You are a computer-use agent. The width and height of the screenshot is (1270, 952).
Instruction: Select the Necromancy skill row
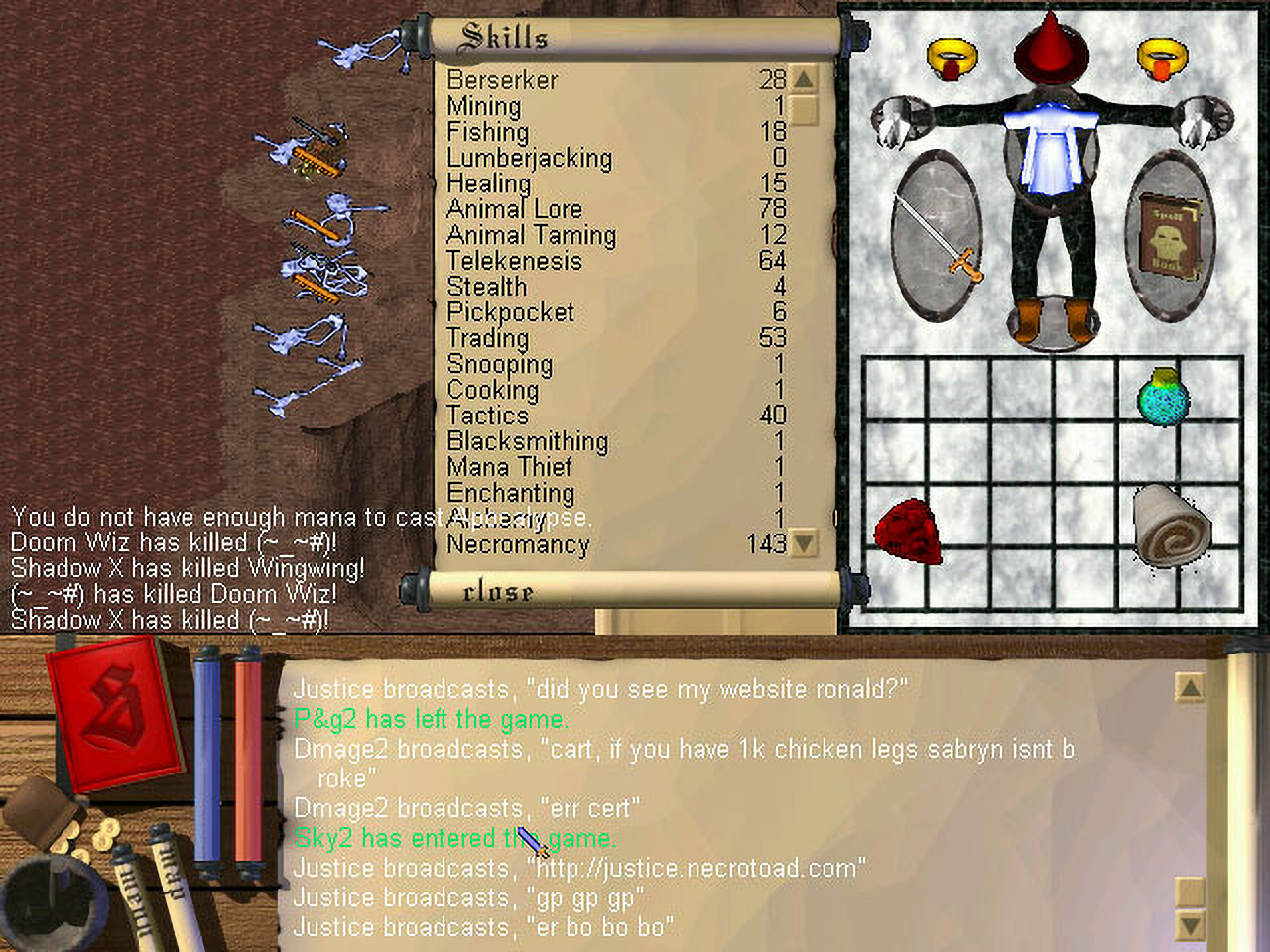518,544
